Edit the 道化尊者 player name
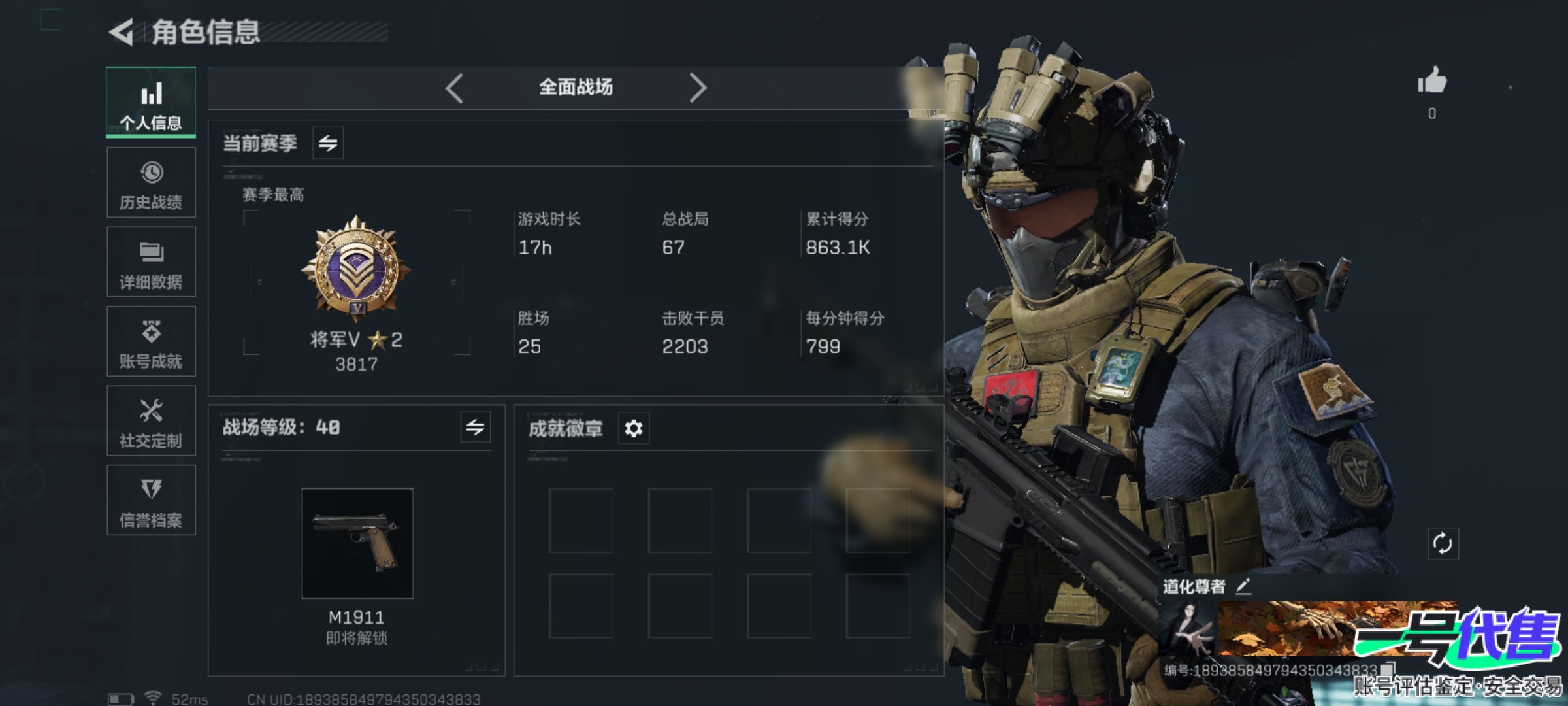 coord(1243,586)
